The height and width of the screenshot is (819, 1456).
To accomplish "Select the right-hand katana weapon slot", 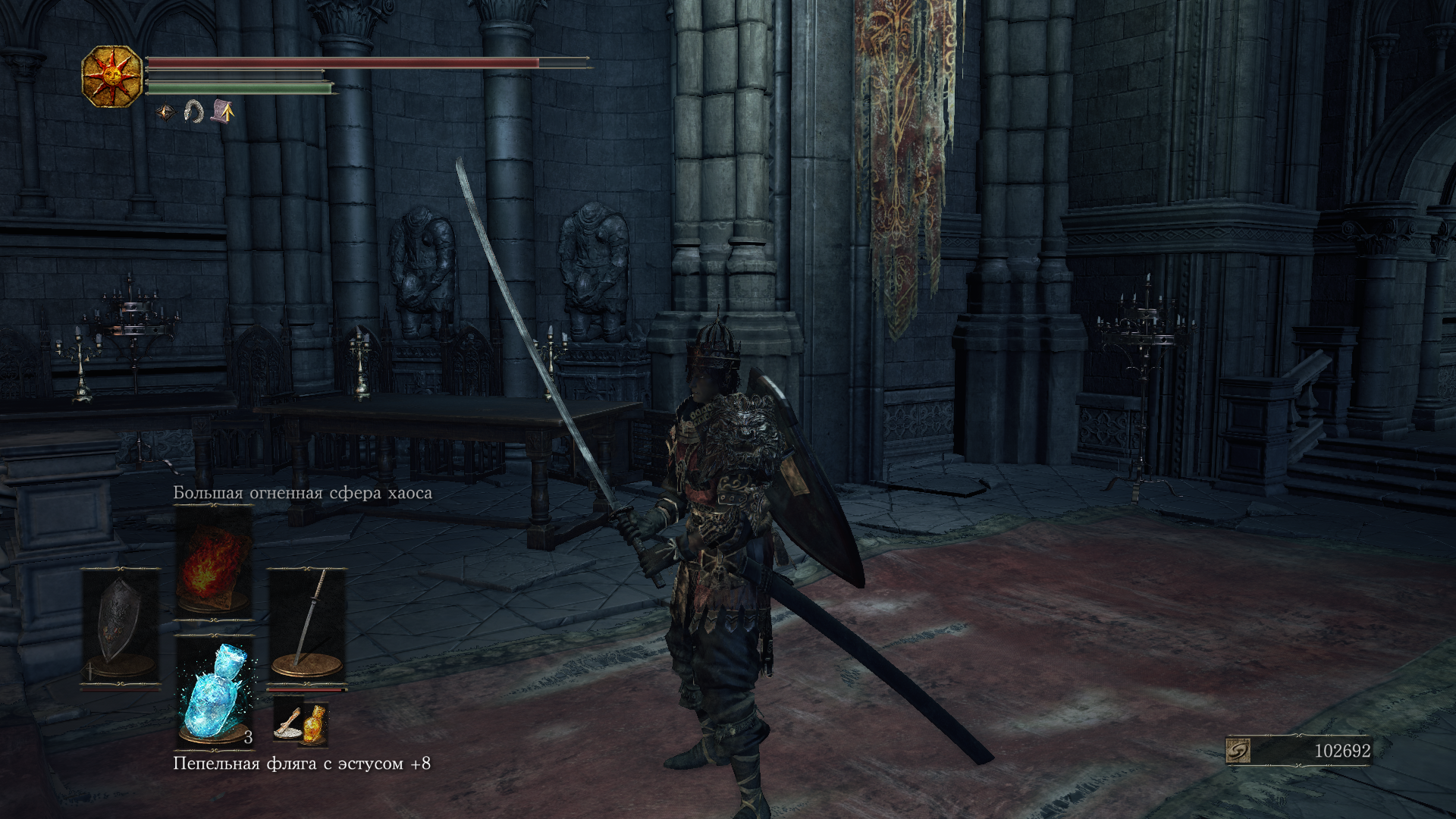I will tap(307, 626).
